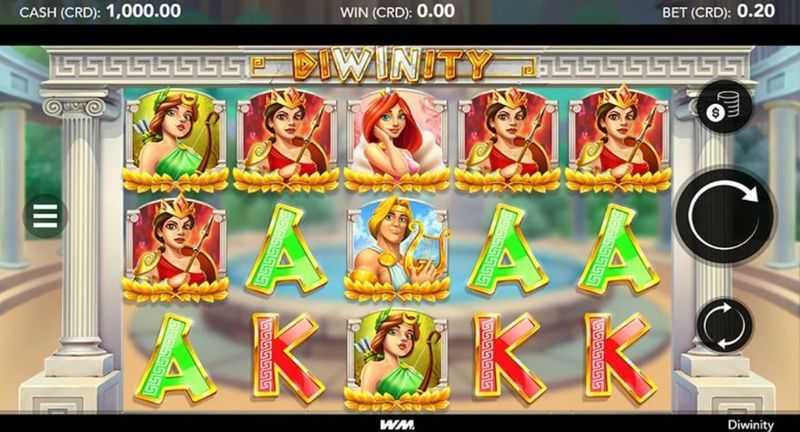Open the hamburger menu

46,216
